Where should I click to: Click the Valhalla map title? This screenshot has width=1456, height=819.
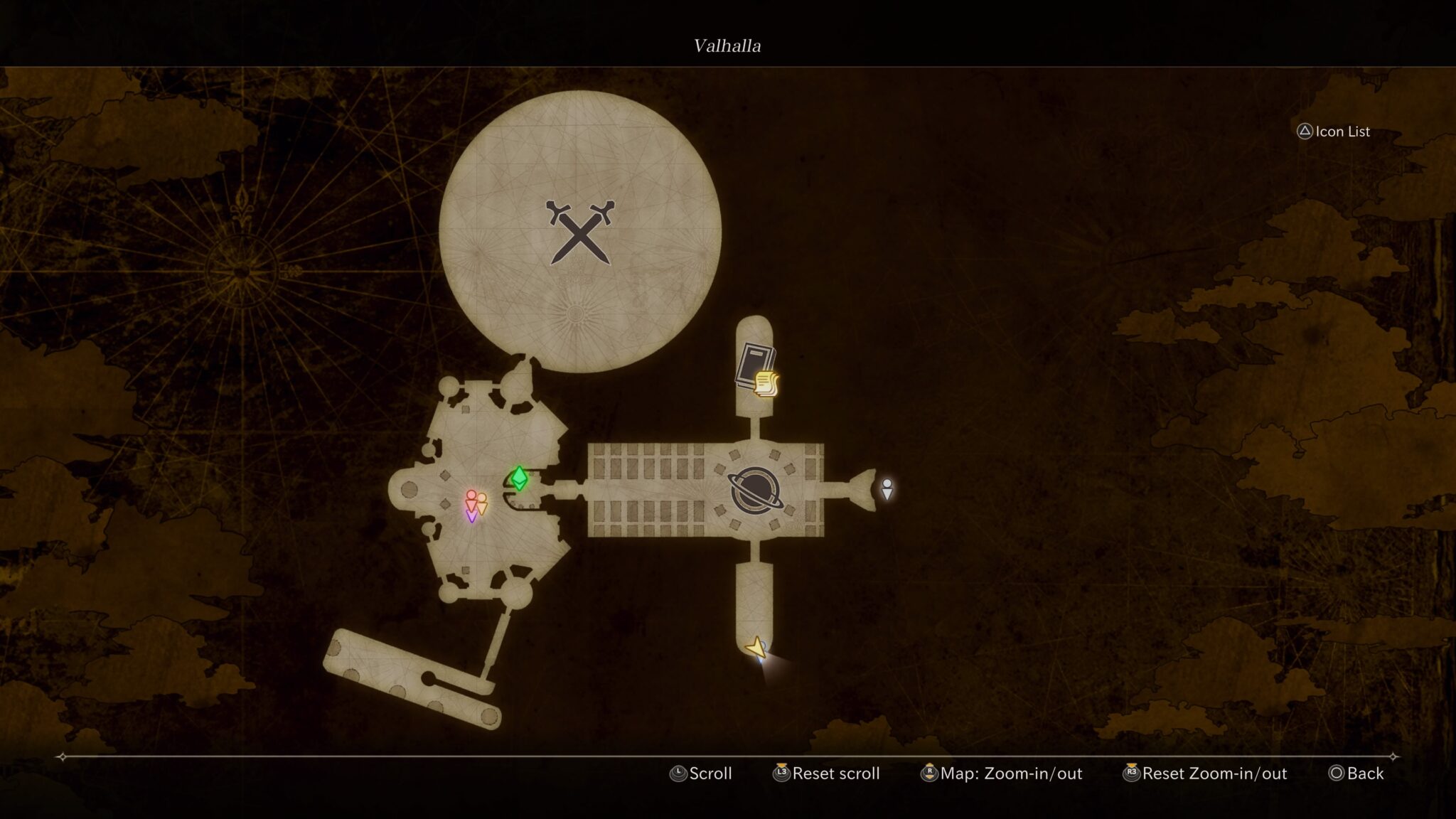click(x=727, y=46)
